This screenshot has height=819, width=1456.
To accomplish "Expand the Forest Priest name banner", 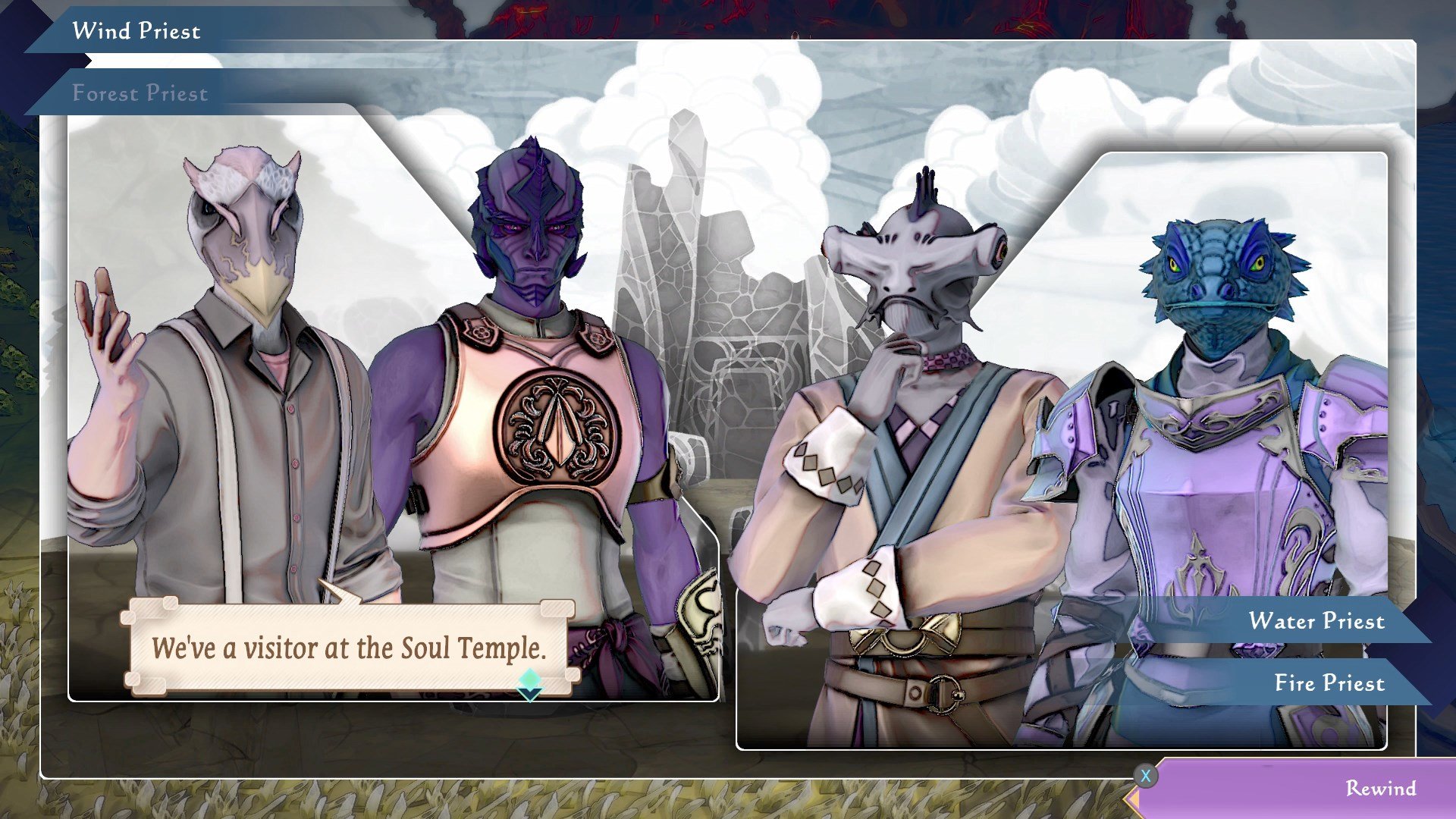I will pyautogui.click(x=140, y=93).
